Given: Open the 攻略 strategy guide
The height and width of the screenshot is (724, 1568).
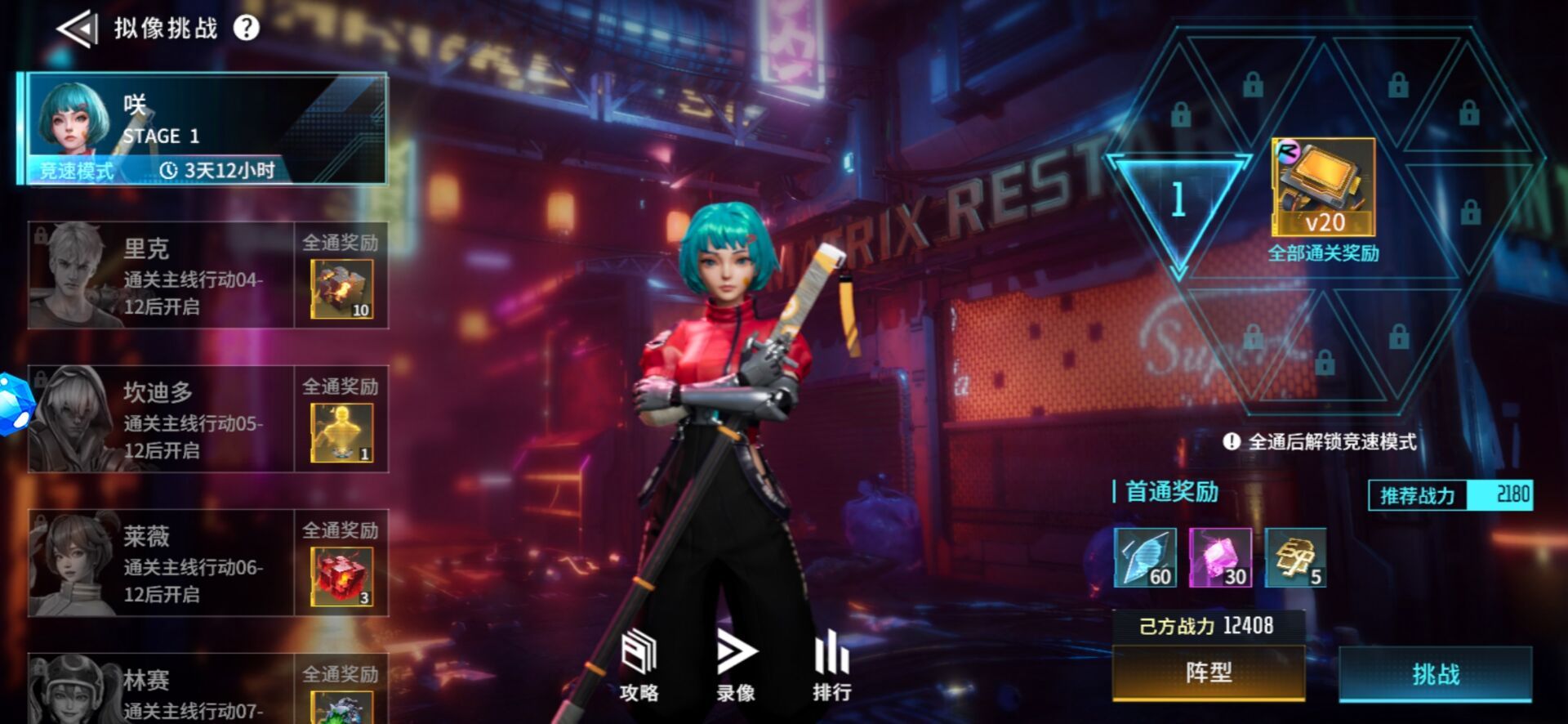Looking at the screenshot, I should click(639, 666).
